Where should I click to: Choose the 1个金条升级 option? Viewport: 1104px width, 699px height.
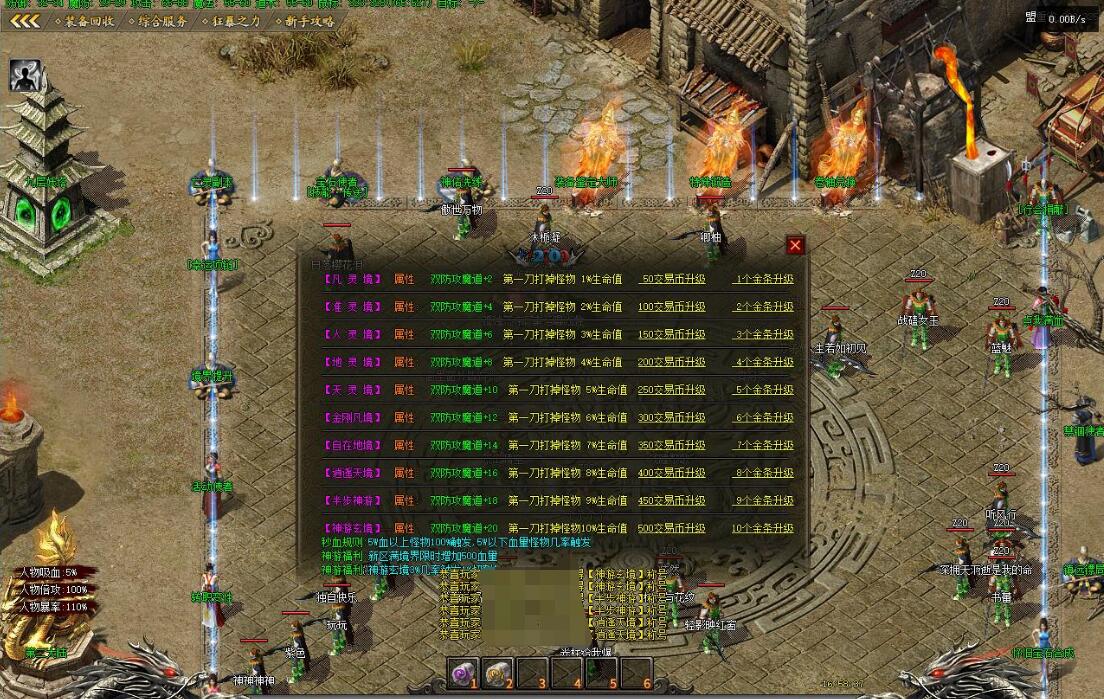[764, 279]
